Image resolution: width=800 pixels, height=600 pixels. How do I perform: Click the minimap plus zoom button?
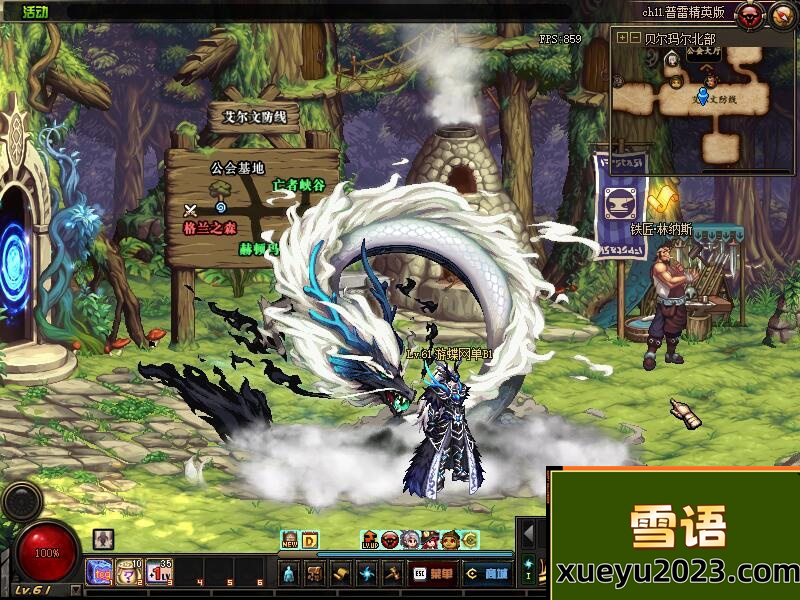pos(623,37)
